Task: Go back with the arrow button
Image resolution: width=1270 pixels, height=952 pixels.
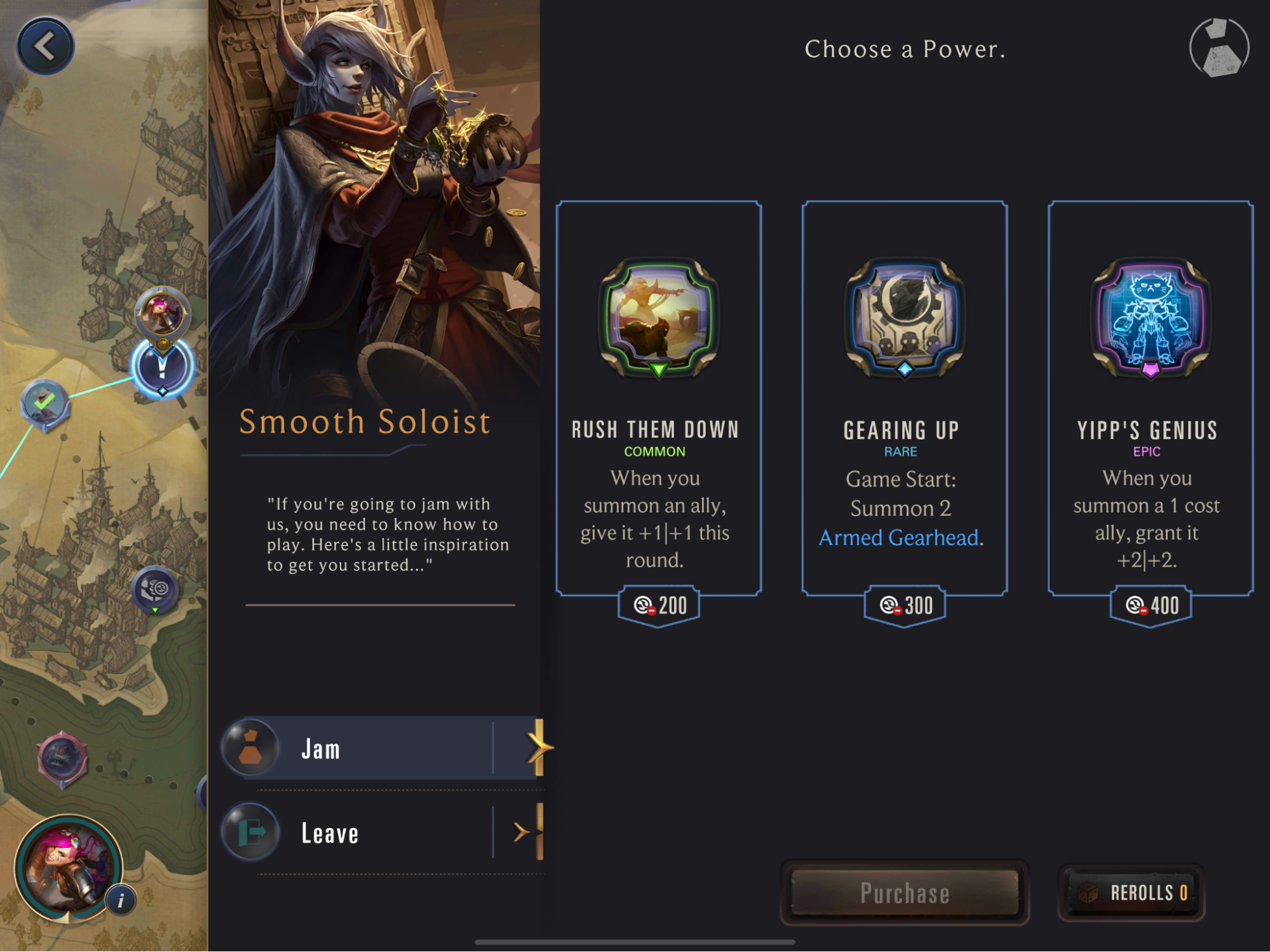Action: pyautogui.click(x=45, y=46)
